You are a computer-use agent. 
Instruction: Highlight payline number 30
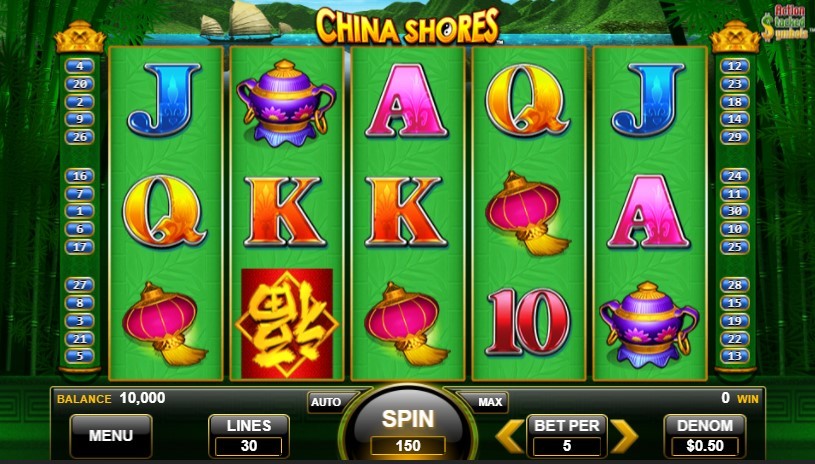(x=735, y=211)
